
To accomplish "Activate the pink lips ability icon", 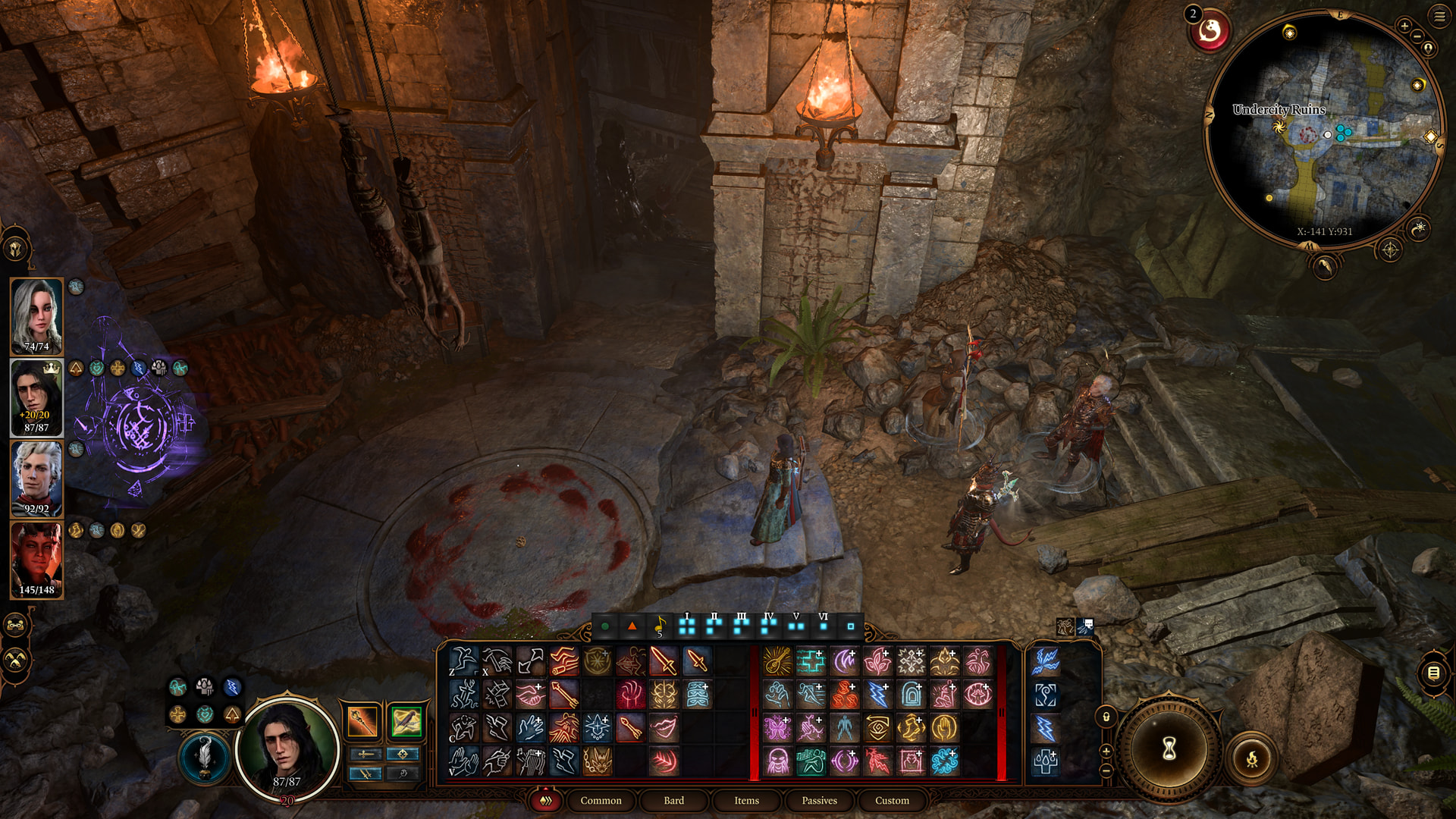I will (x=664, y=728).
